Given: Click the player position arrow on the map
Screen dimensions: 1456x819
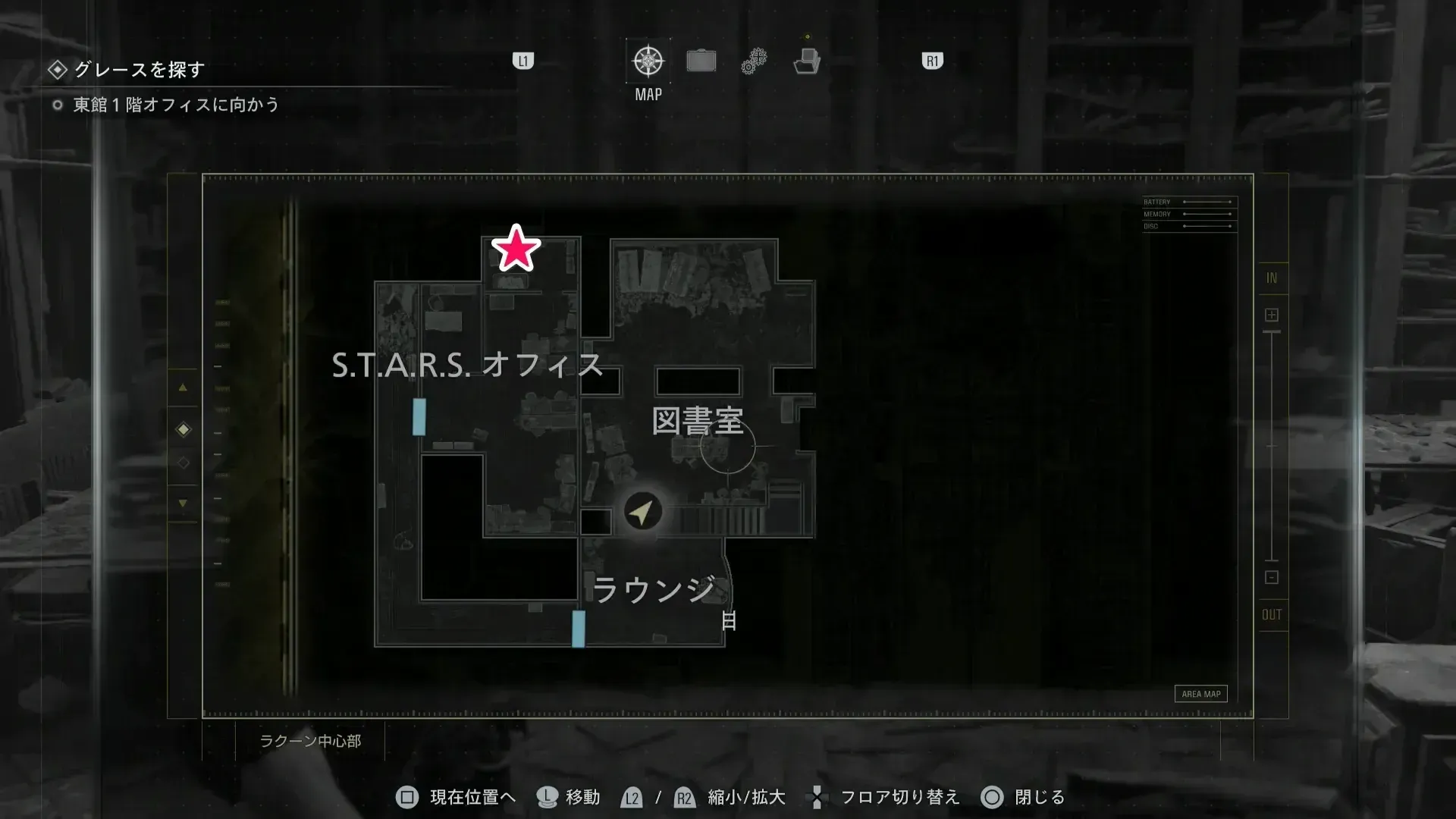Looking at the screenshot, I should (x=641, y=510).
